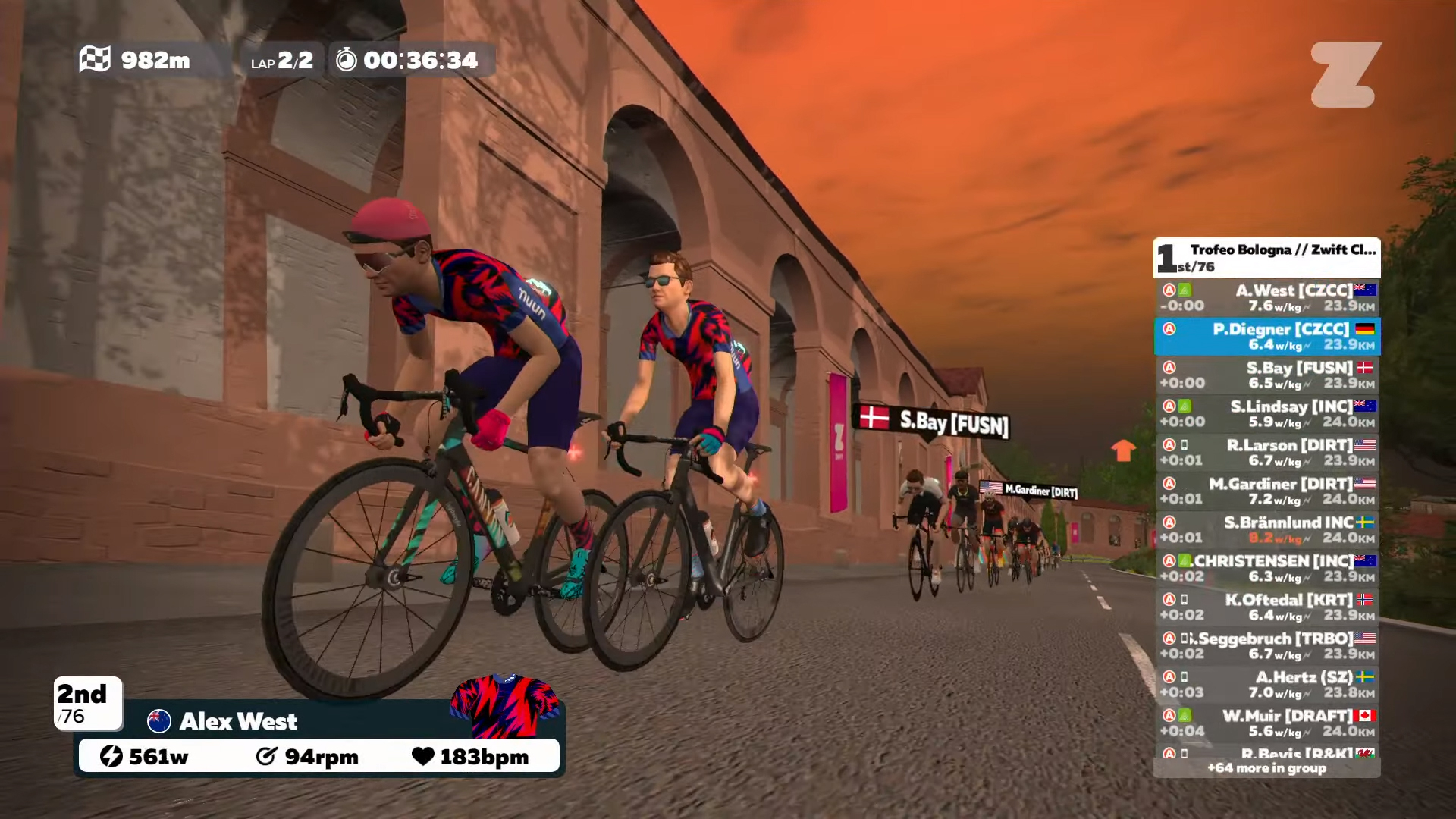Select Seggebruch [TRBO] rider row
The width and height of the screenshot is (1456, 819).
click(1266, 646)
